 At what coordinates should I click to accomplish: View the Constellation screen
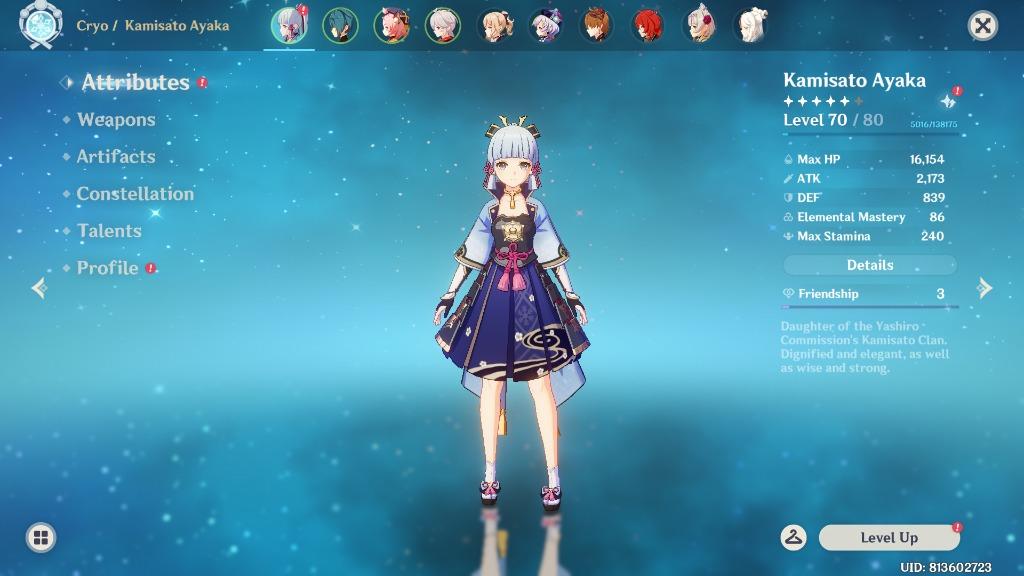pos(135,194)
